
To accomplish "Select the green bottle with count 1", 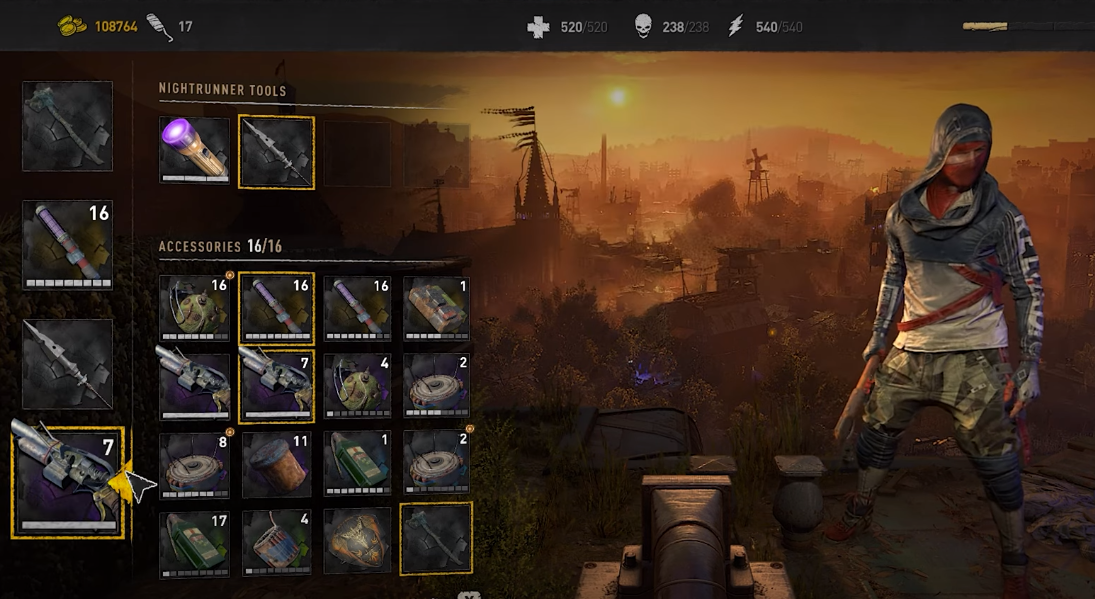I will pyautogui.click(x=357, y=463).
